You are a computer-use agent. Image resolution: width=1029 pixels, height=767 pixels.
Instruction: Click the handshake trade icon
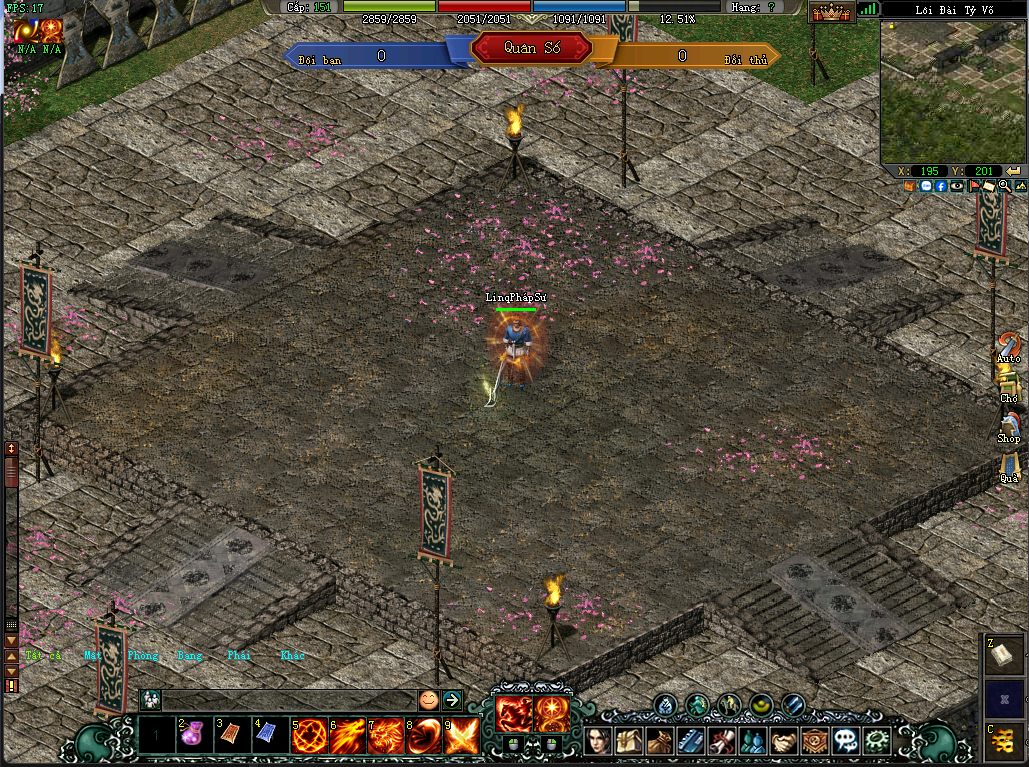coord(785,741)
